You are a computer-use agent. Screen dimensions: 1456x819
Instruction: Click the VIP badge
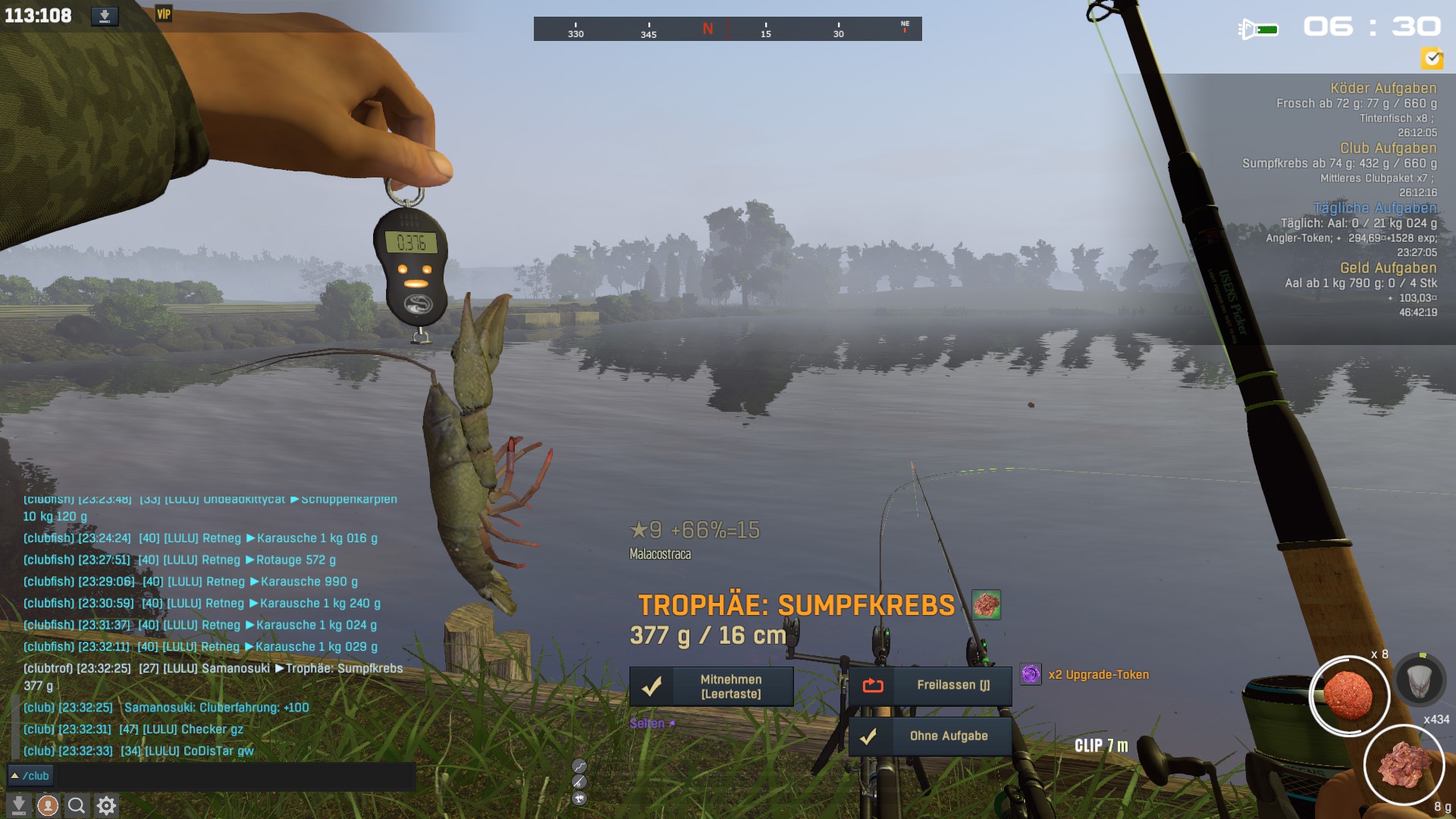click(x=164, y=14)
